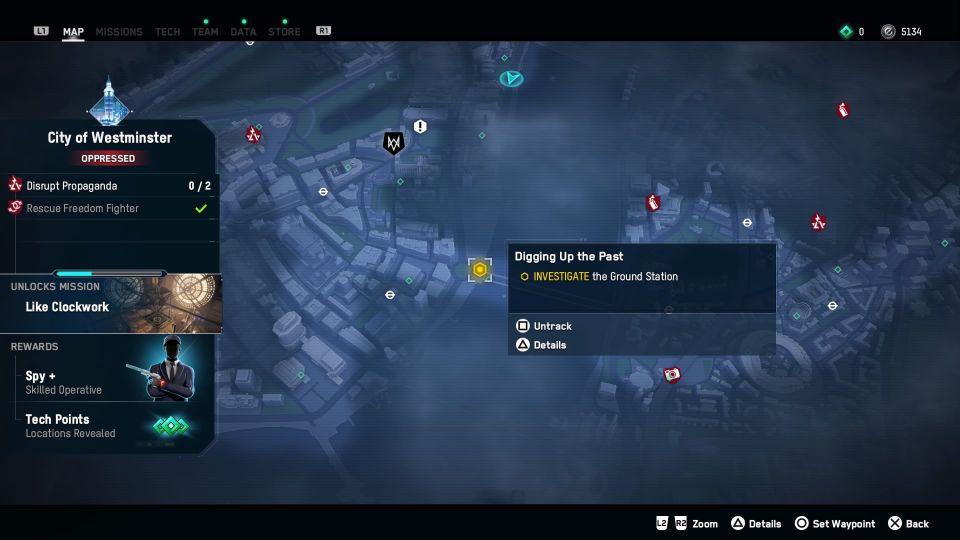Select the MAP tab

(x=73, y=32)
